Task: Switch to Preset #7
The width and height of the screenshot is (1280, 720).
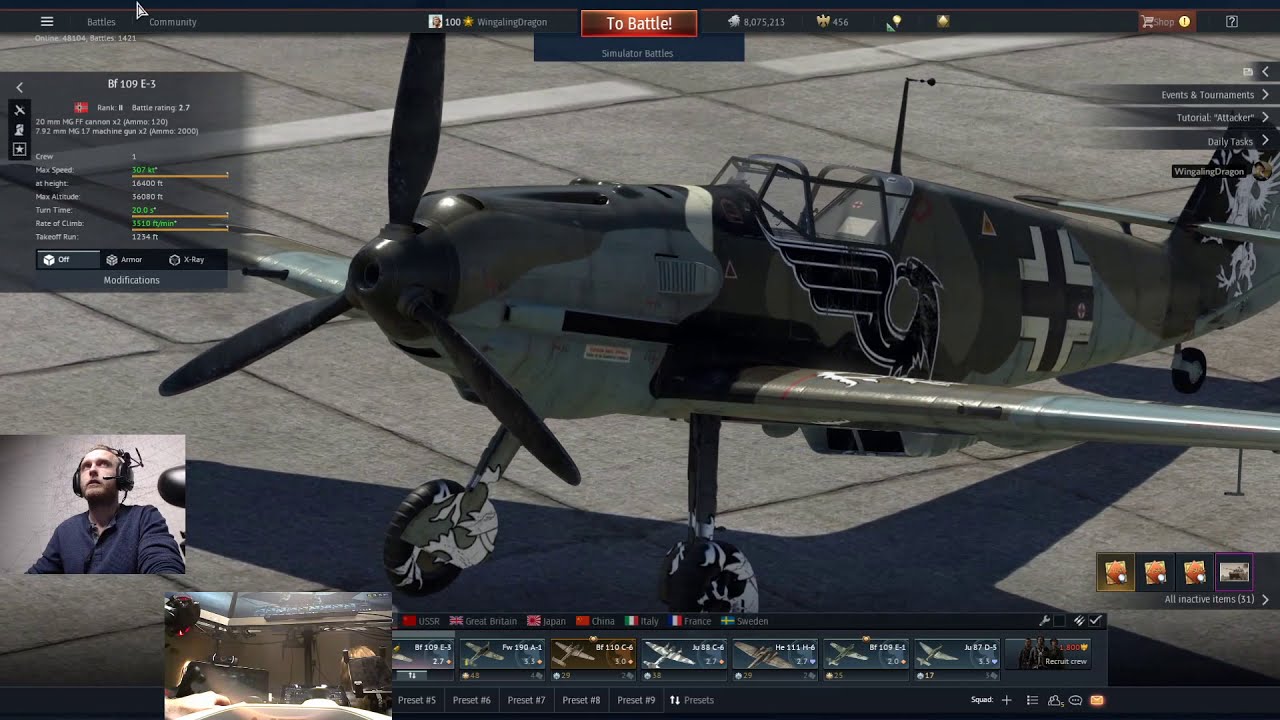Action: (526, 700)
